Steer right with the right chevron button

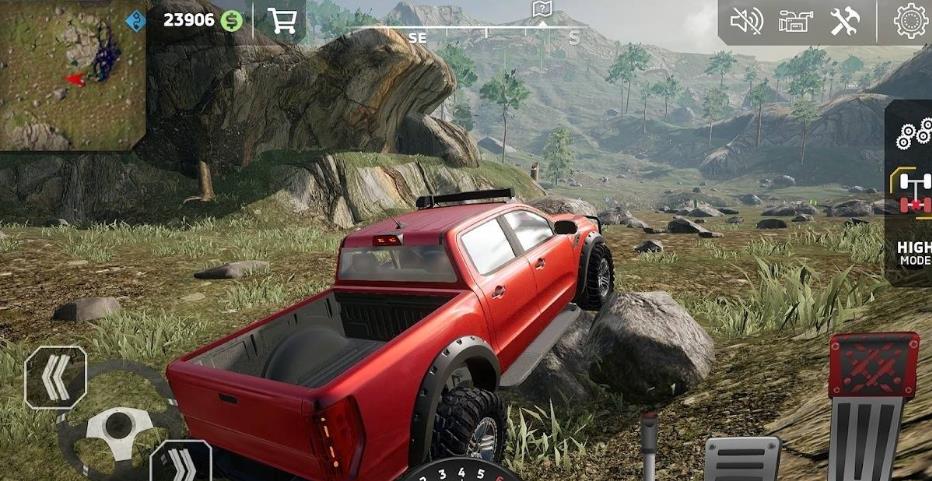click(x=180, y=464)
